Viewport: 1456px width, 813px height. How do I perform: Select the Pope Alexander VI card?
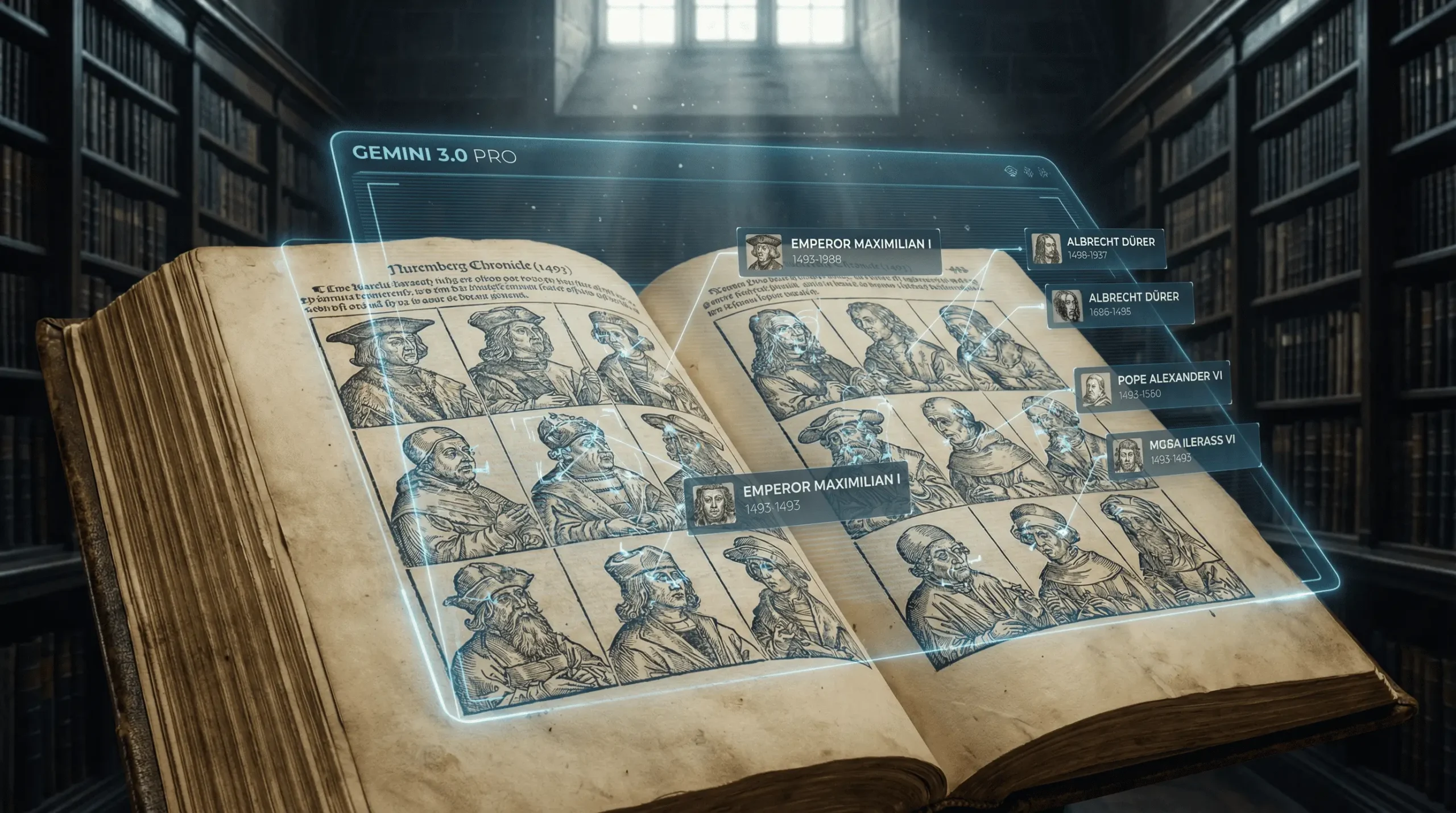coord(1153,386)
